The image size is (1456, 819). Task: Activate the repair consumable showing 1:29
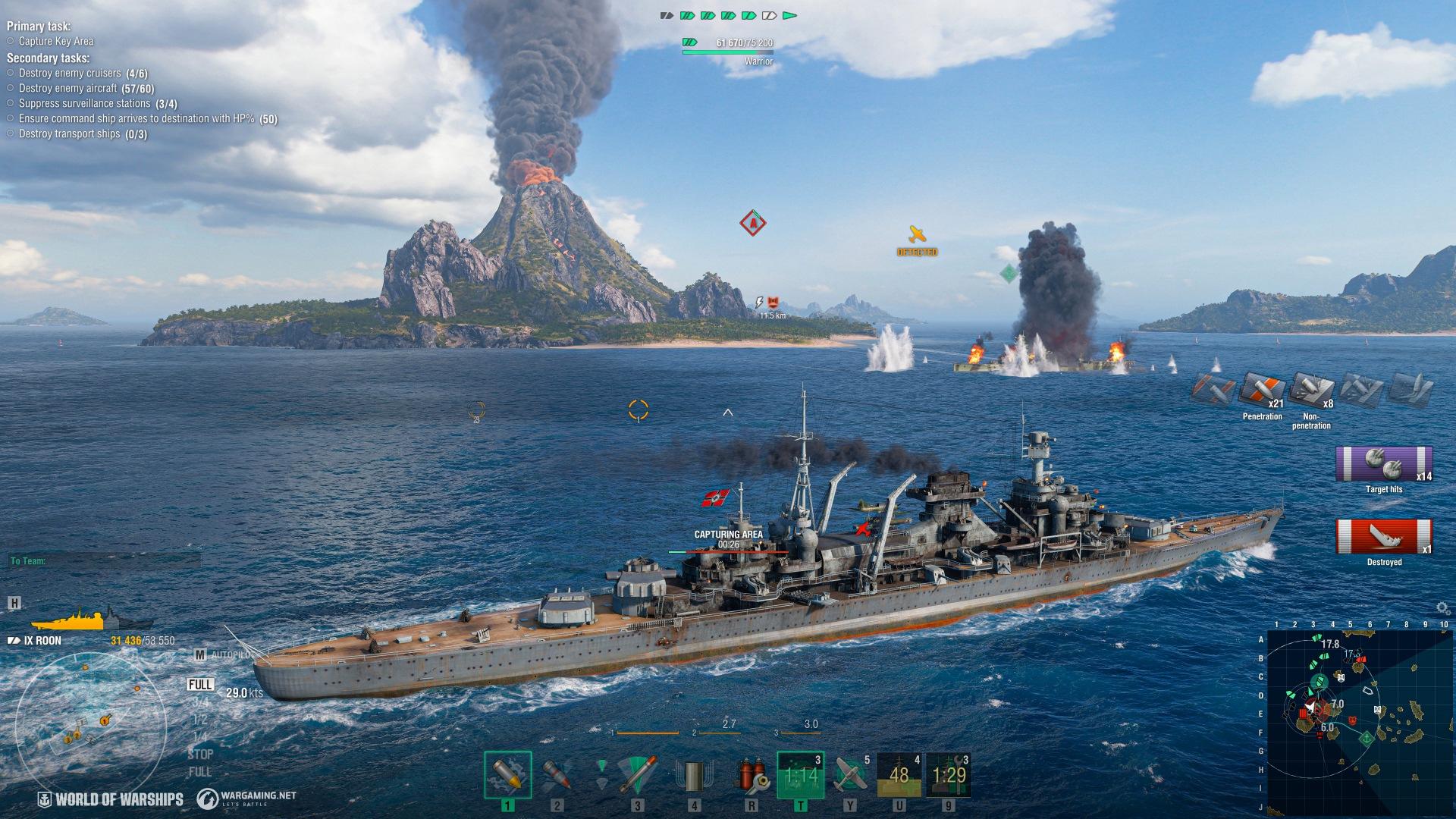(x=949, y=775)
